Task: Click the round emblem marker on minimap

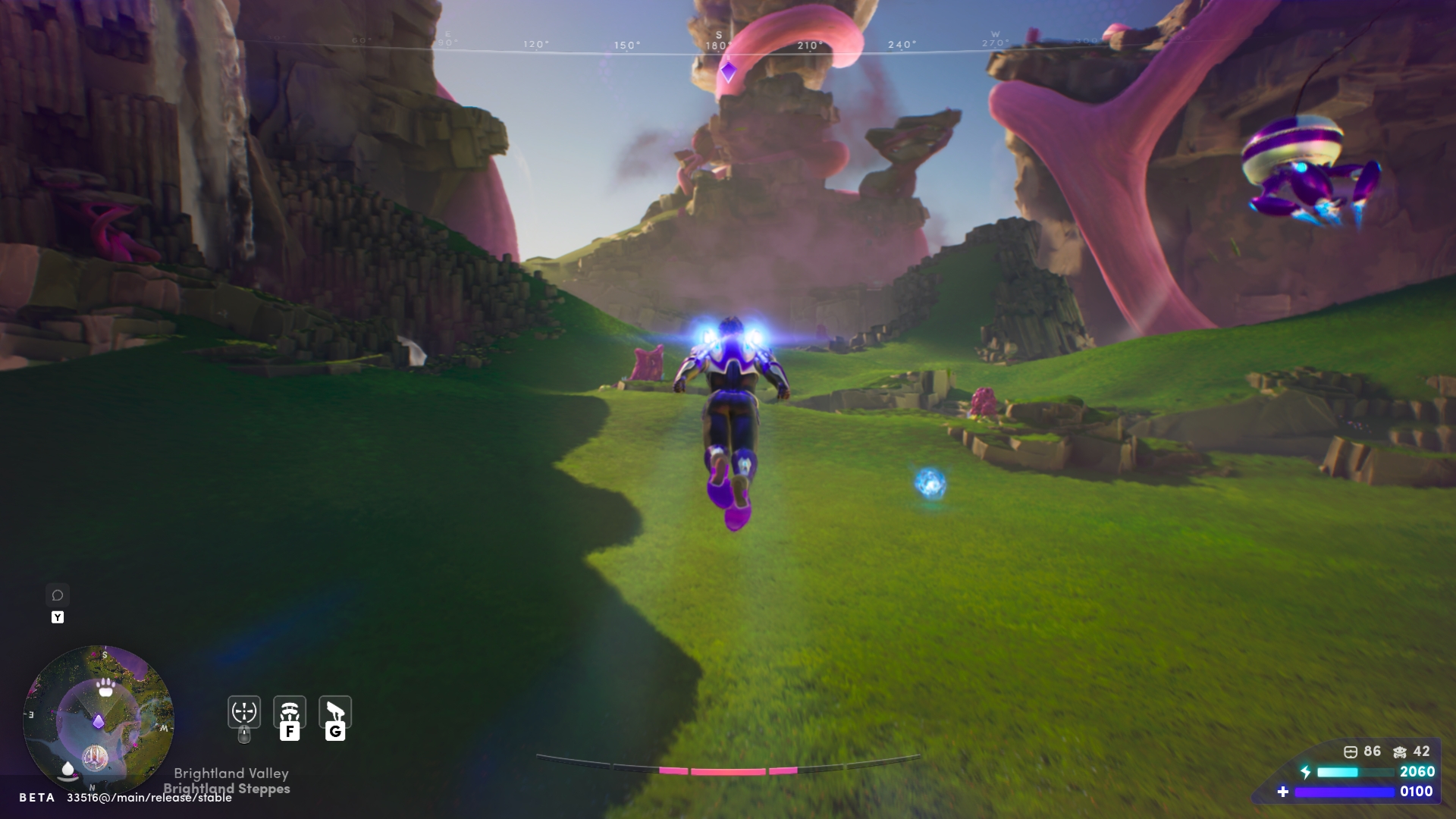Action: (95, 756)
